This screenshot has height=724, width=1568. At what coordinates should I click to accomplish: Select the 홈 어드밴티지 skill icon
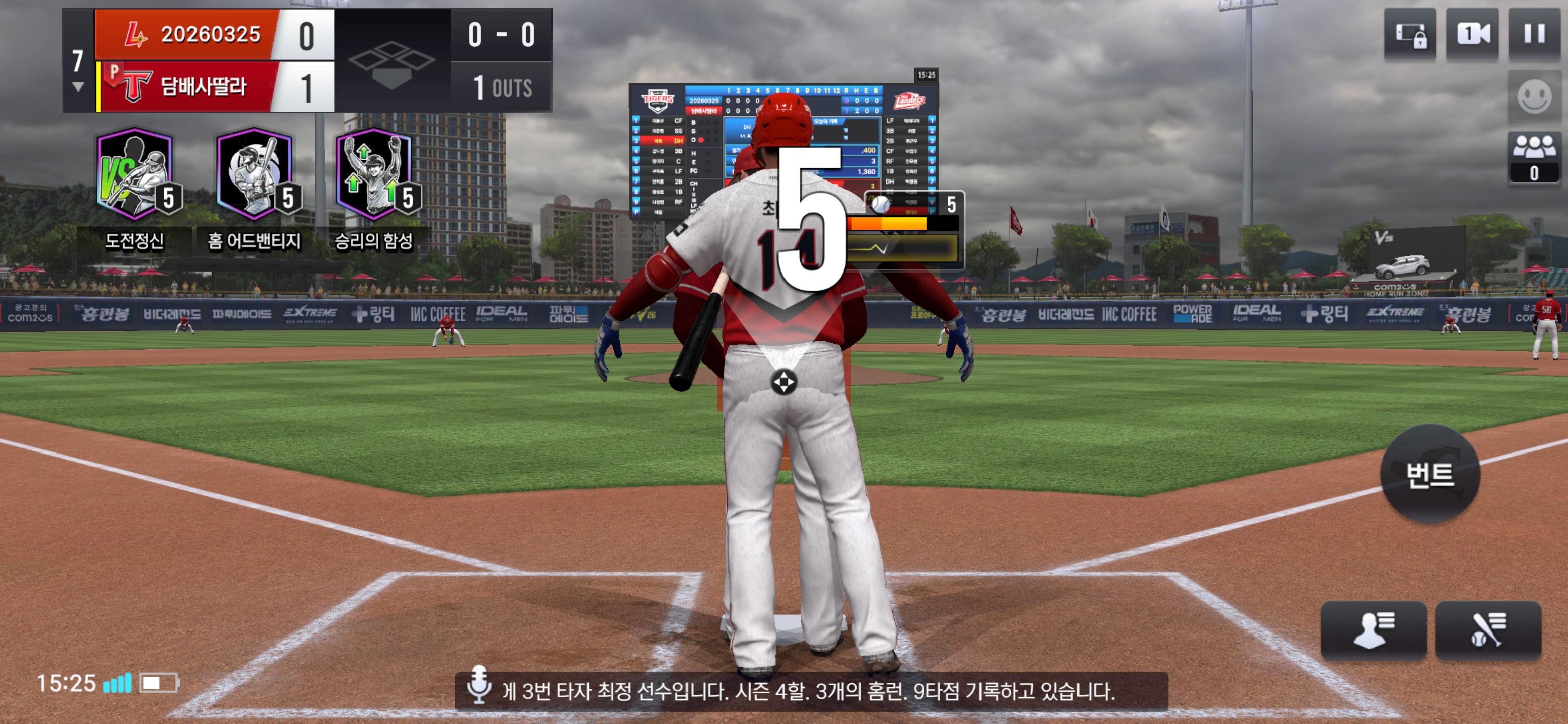tap(255, 175)
